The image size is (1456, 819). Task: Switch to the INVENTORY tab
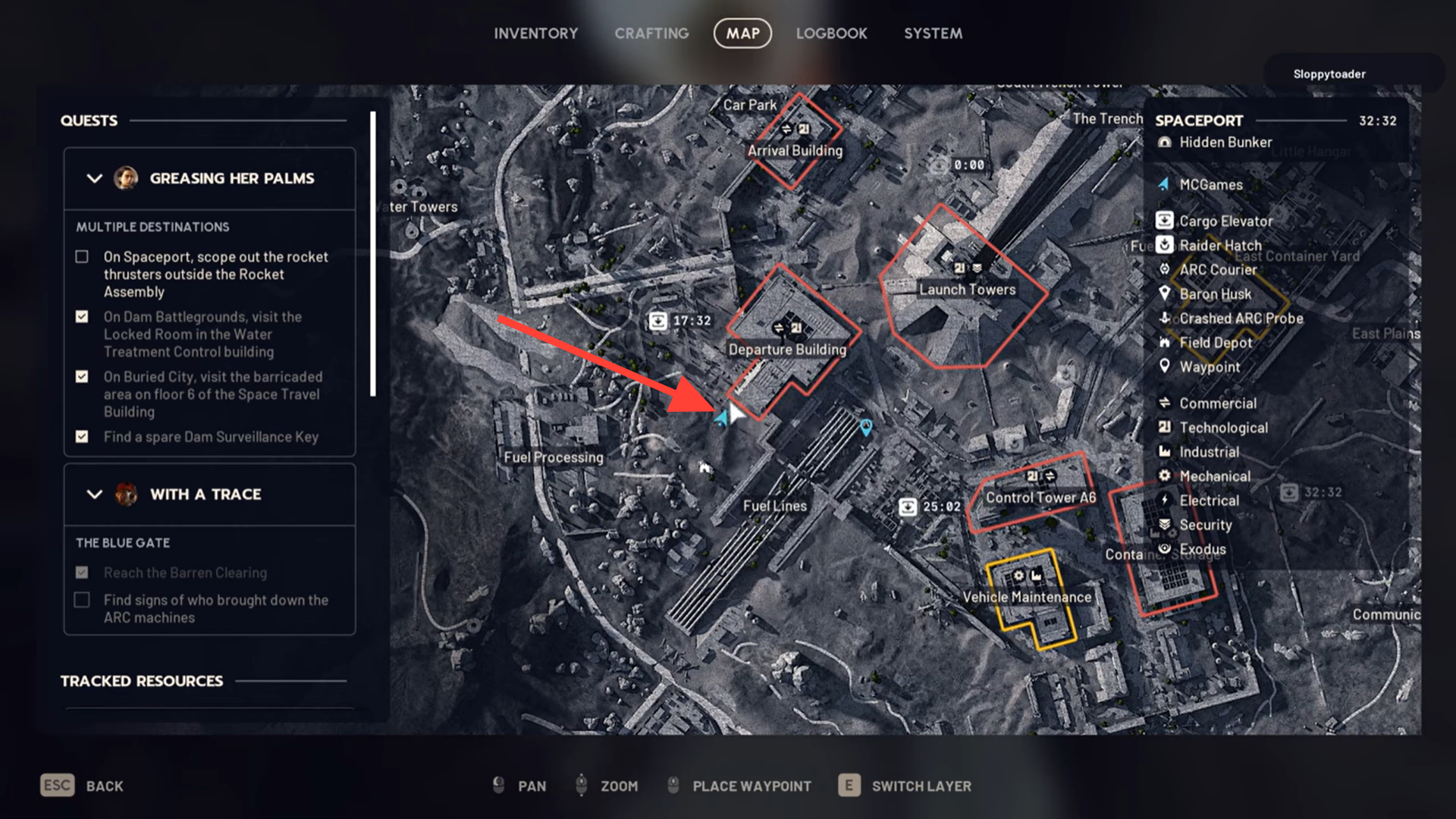[536, 33]
